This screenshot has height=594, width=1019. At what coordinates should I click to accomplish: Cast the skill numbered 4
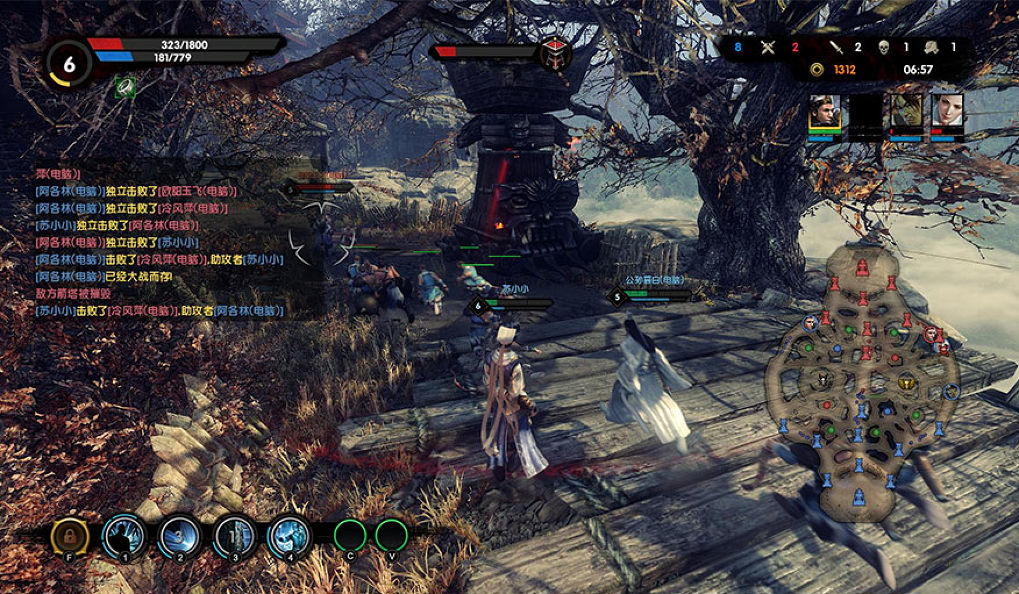coord(288,536)
